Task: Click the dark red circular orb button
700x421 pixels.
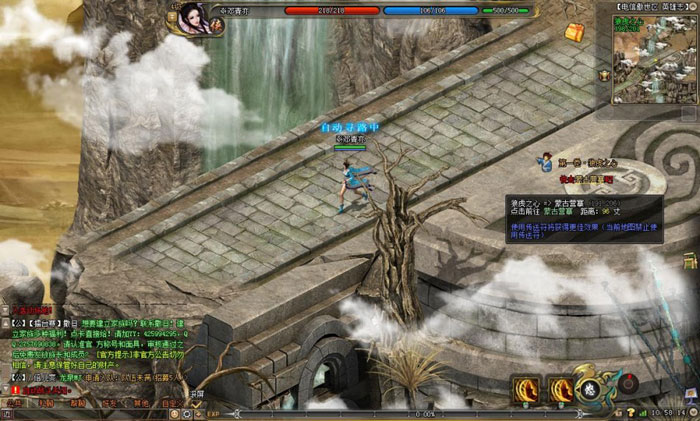Action: click(628, 382)
